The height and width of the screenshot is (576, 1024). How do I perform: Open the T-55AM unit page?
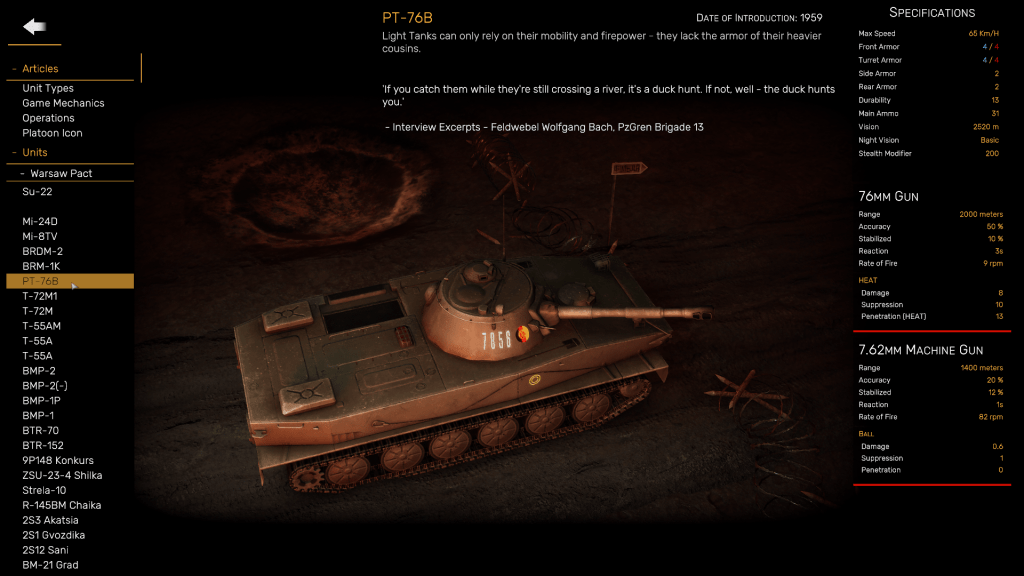coord(41,326)
